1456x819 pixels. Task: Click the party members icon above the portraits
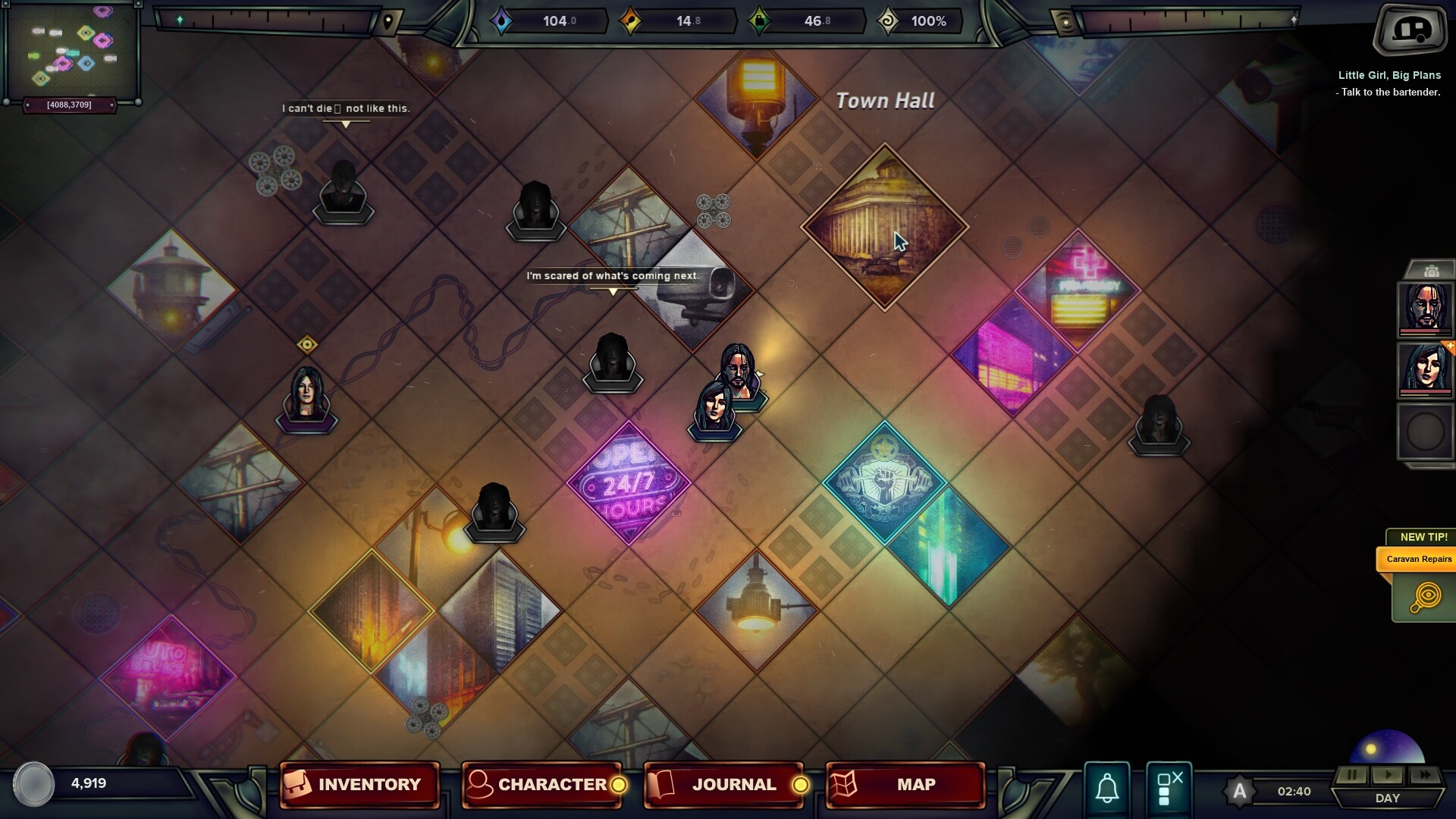coord(1432,270)
